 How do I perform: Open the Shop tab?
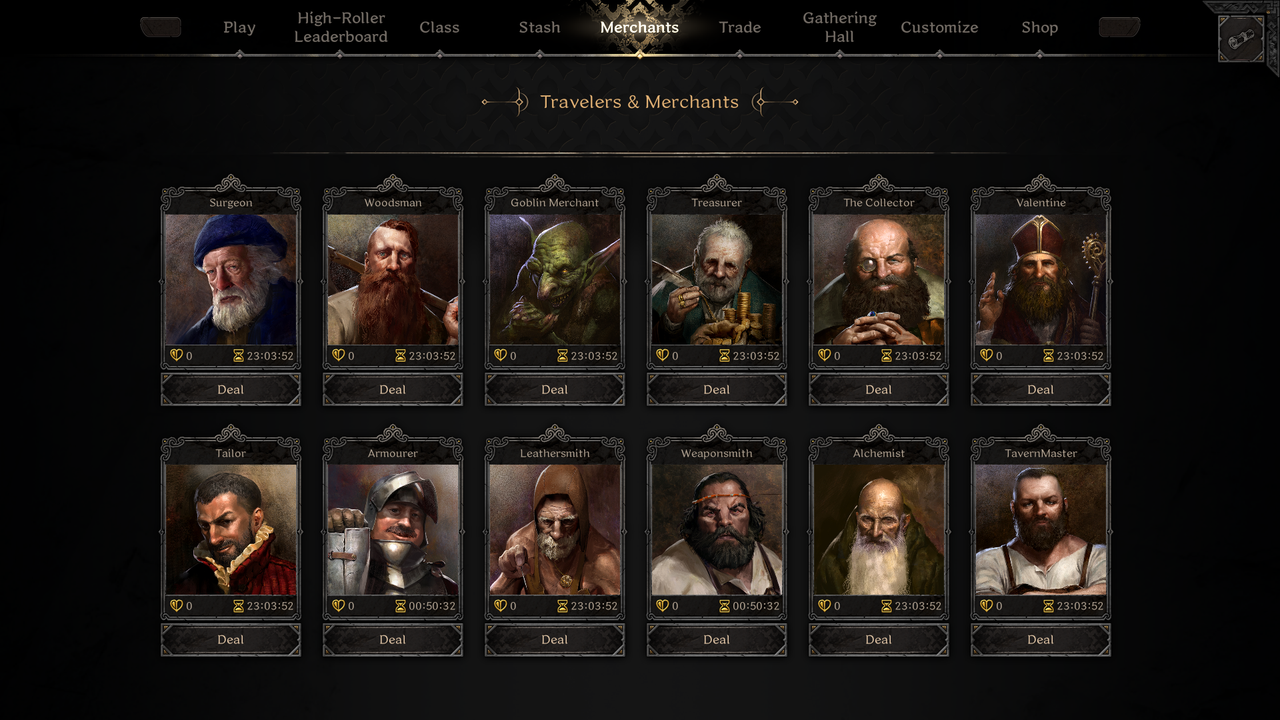1039,28
